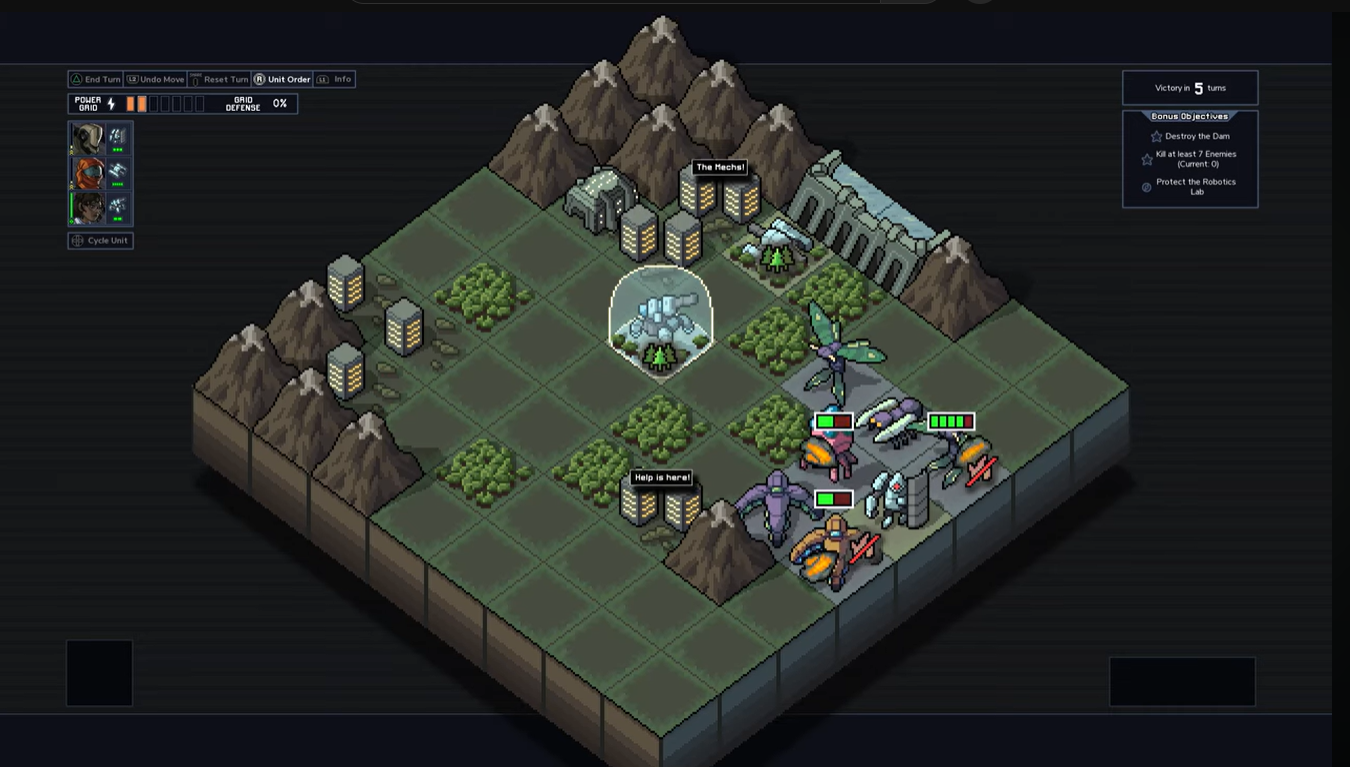Pick the curly-haired pilot with glasses

pos(87,208)
